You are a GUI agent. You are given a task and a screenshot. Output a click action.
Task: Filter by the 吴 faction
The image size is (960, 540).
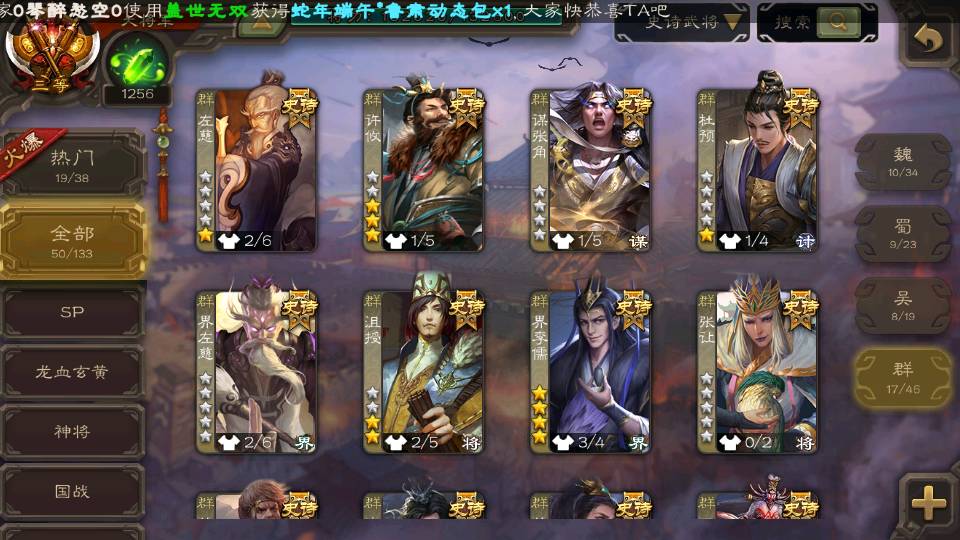click(903, 305)
